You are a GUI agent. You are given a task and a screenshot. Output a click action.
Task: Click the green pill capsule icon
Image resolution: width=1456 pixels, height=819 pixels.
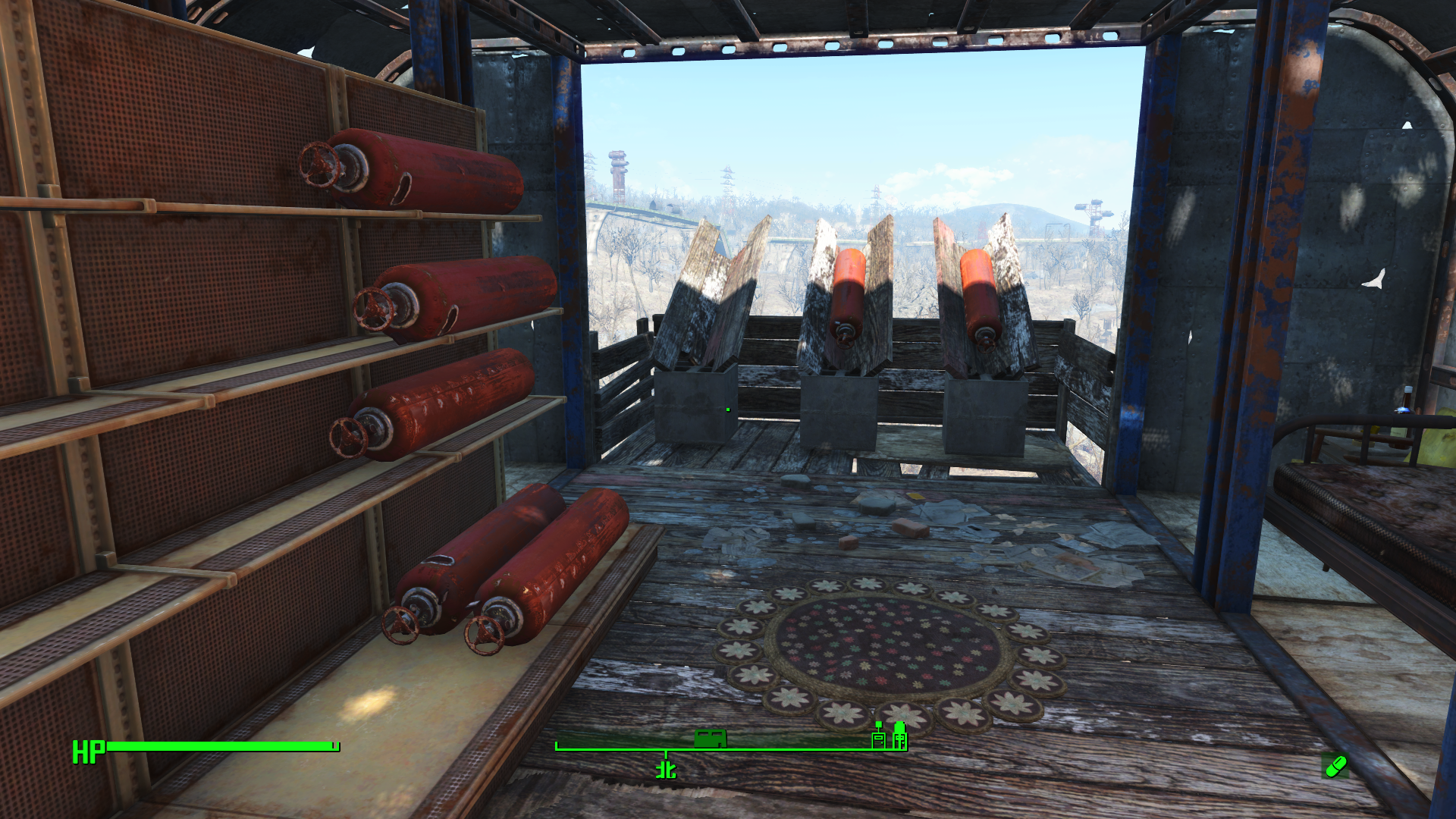point(1335,767)
